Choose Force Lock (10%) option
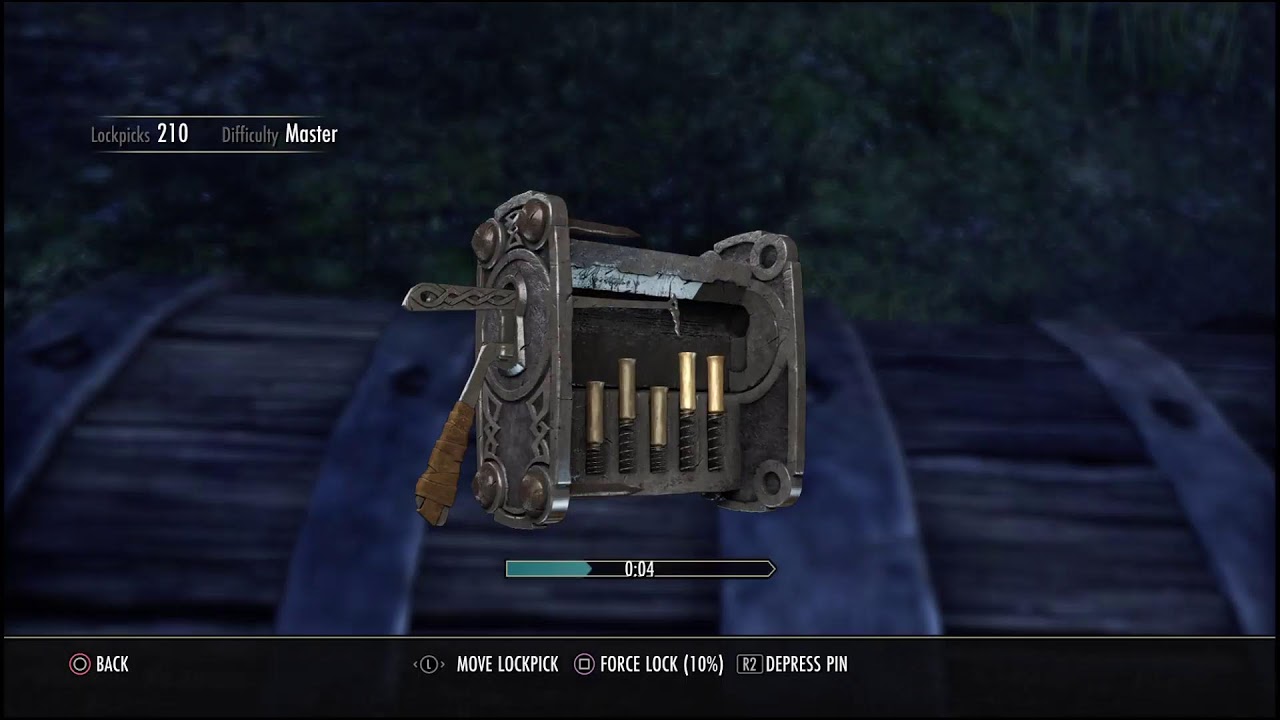Image resolution: width=1280 pixels, height=720 pixels. tap(648, 664)
